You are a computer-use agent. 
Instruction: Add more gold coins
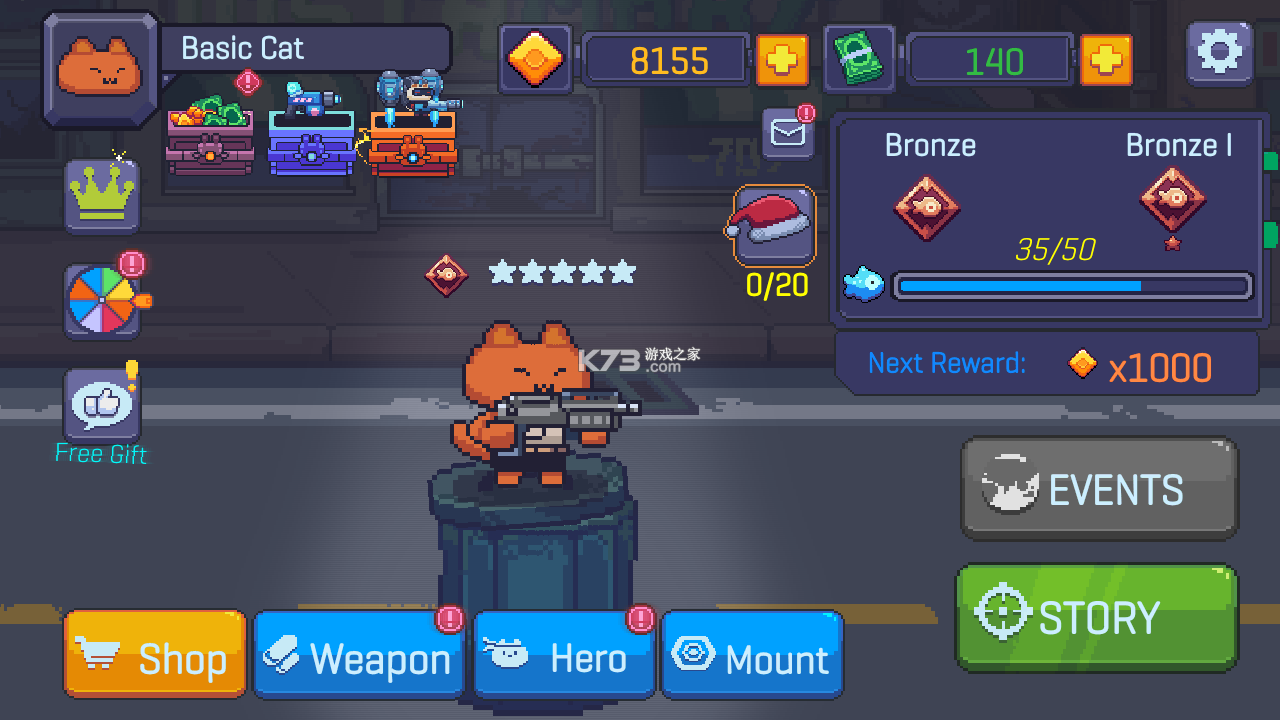783,60
